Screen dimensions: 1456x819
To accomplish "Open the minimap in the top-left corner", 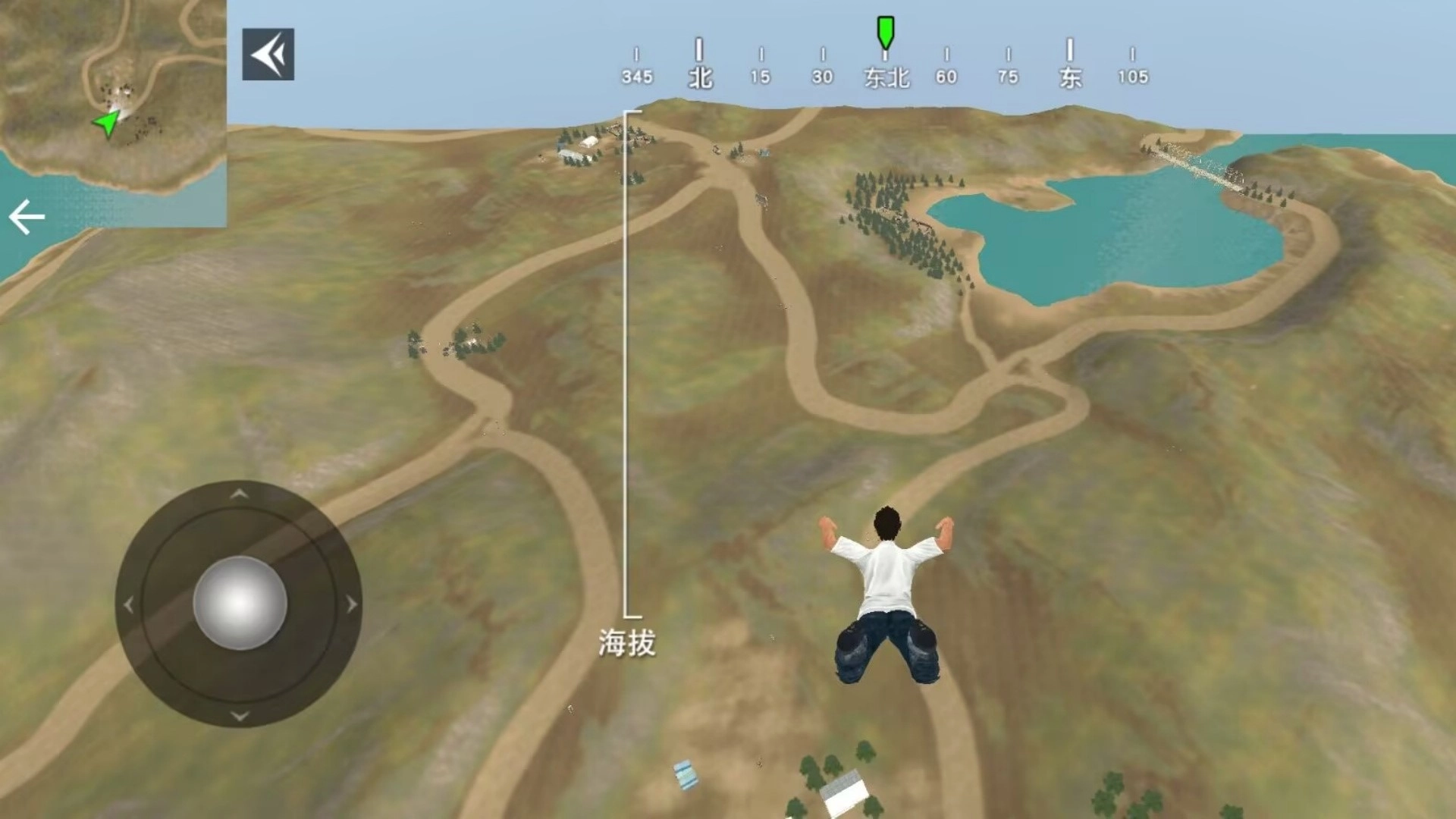I will 114,110.
